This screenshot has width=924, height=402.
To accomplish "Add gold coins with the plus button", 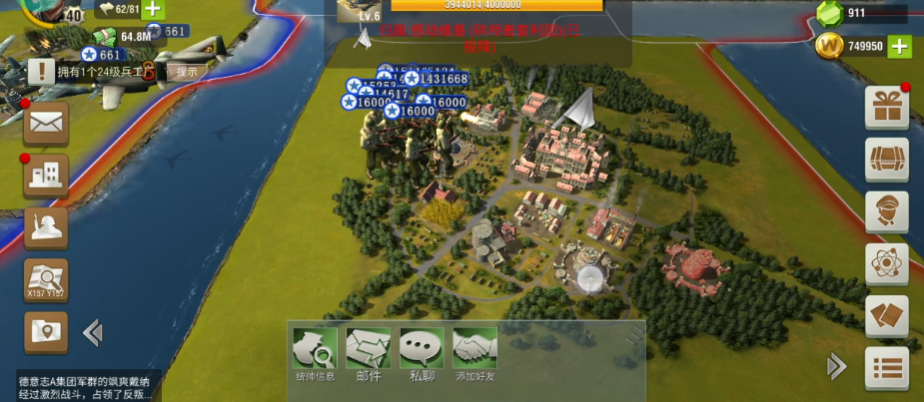I will point(898,45).
